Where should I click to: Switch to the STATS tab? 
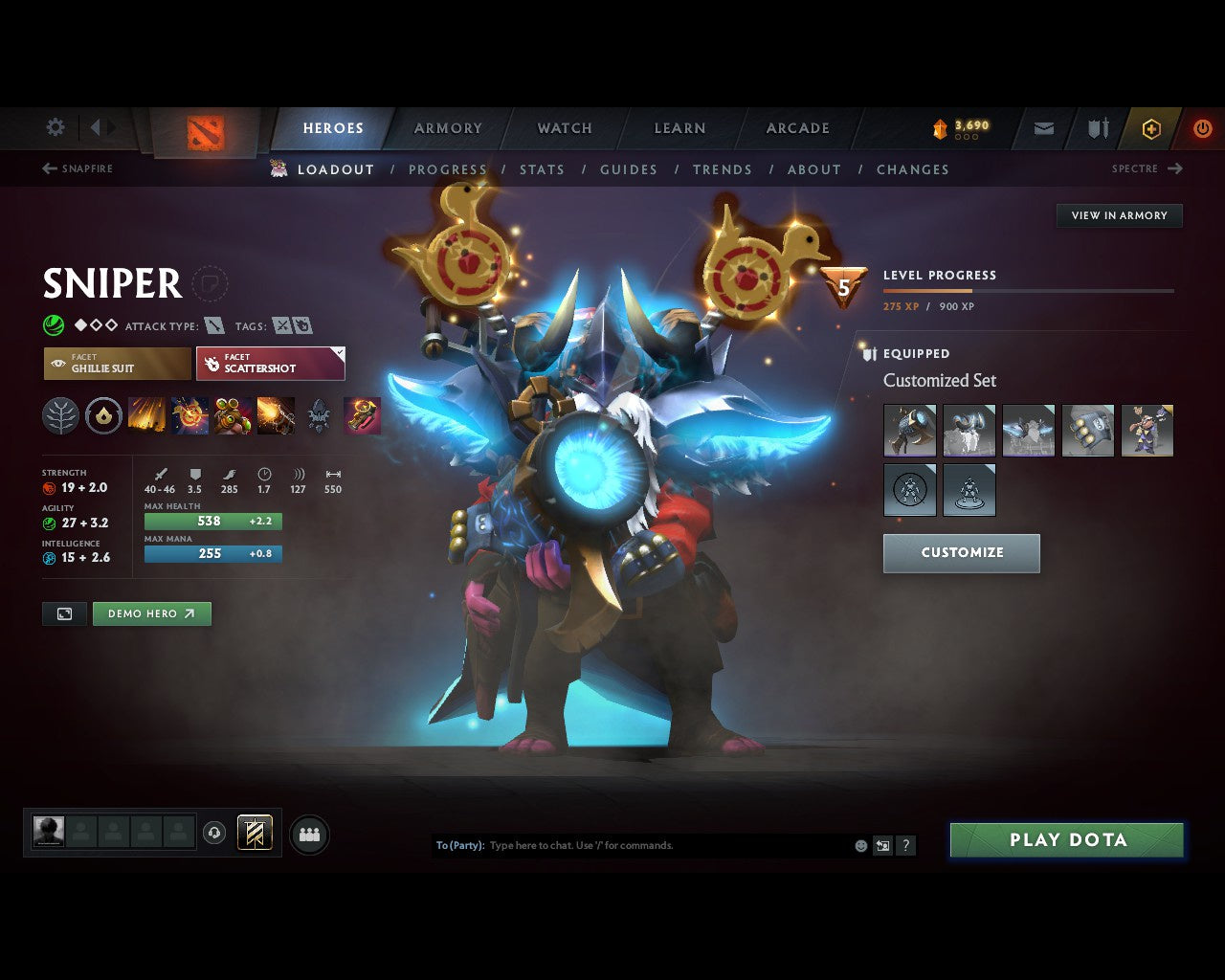[542, 169]
